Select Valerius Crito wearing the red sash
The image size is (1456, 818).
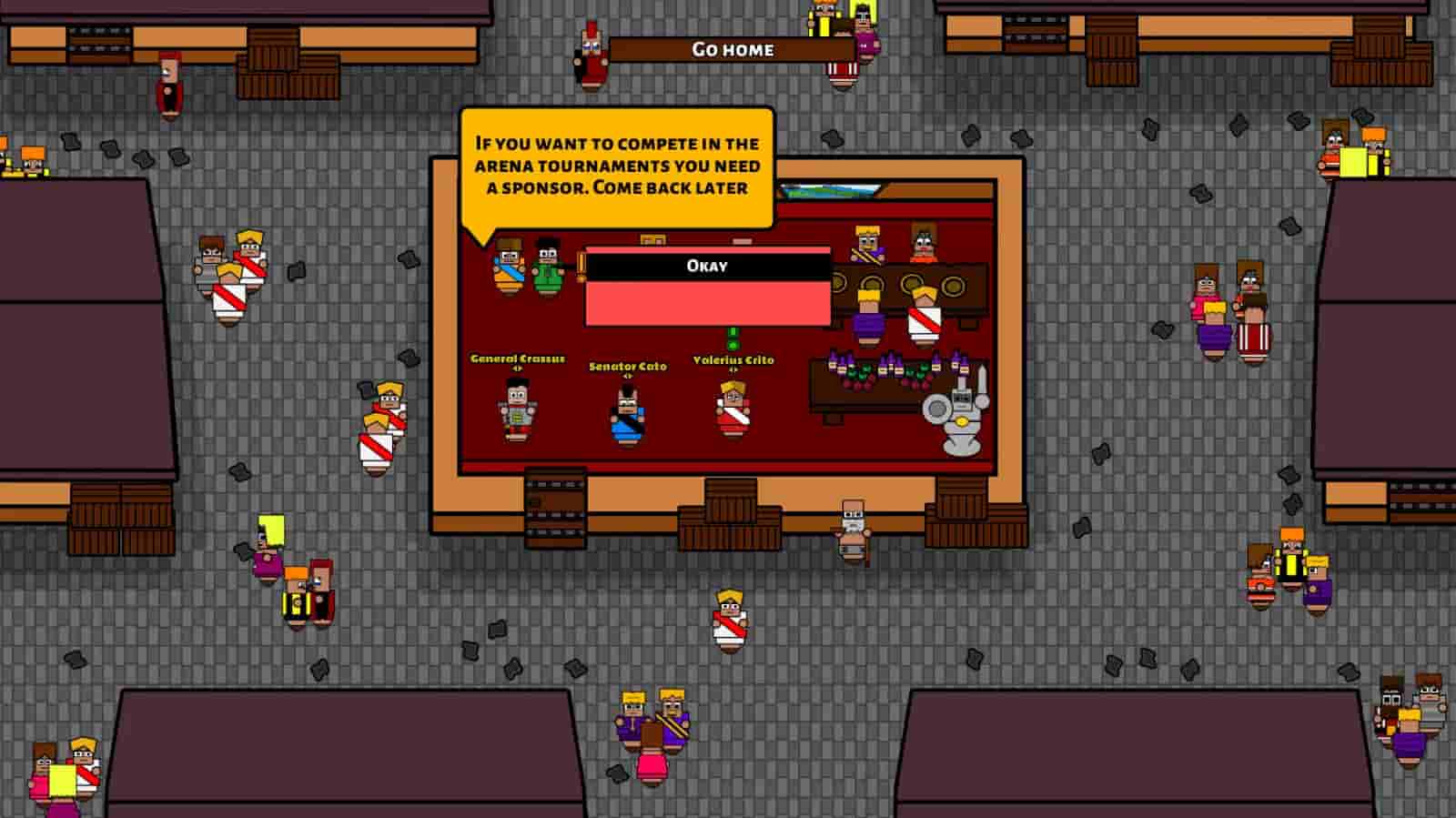(733, 411)
